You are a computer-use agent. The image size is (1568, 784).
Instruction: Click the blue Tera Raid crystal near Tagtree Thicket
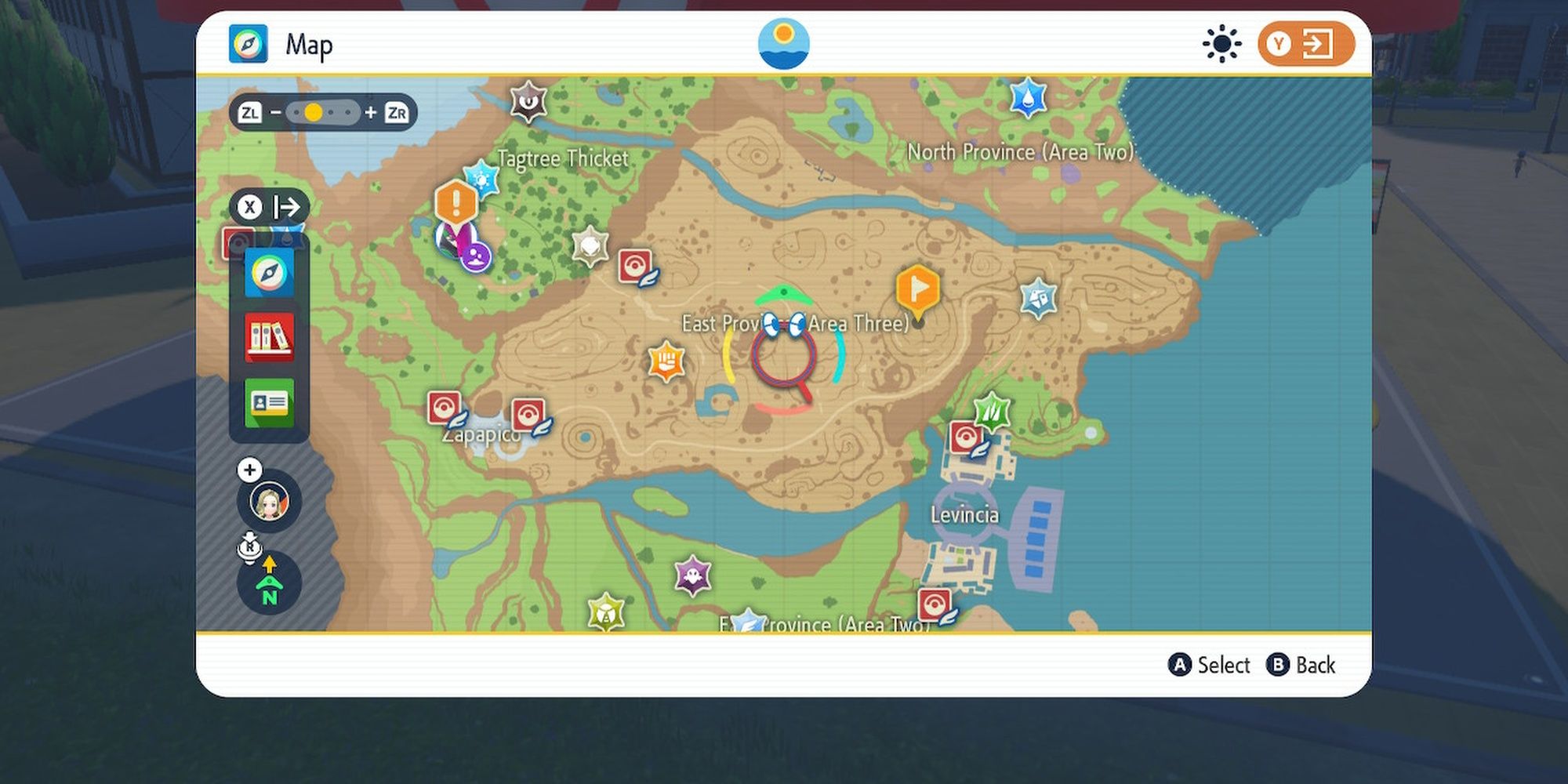(481, 179)
